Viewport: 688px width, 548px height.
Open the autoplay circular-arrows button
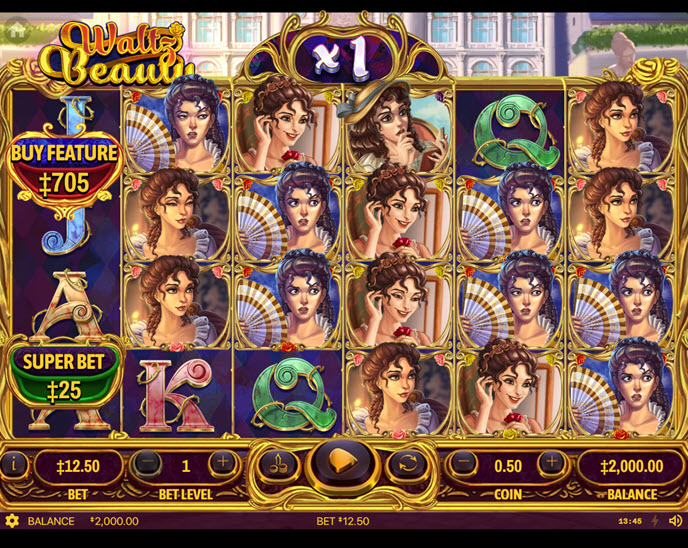pyautogui.click(x=407, y=464)
